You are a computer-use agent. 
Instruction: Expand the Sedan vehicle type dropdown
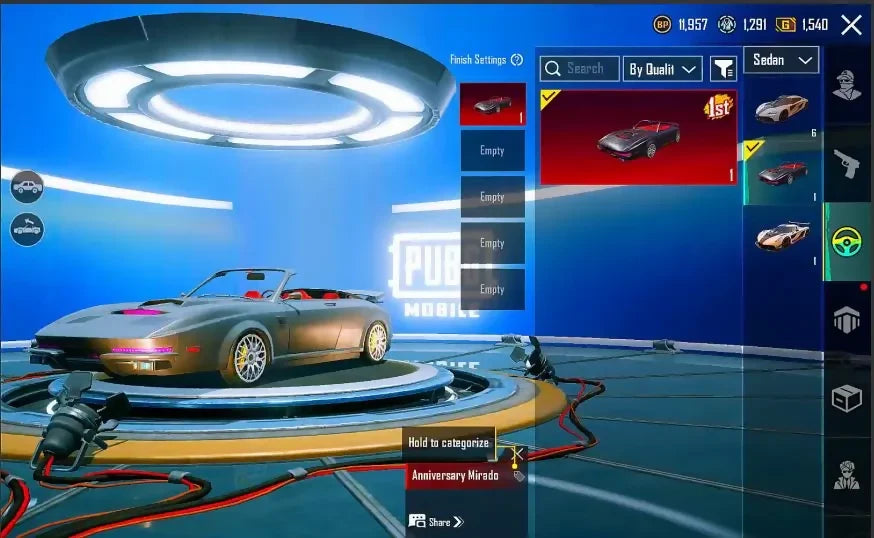pos(781,60)
